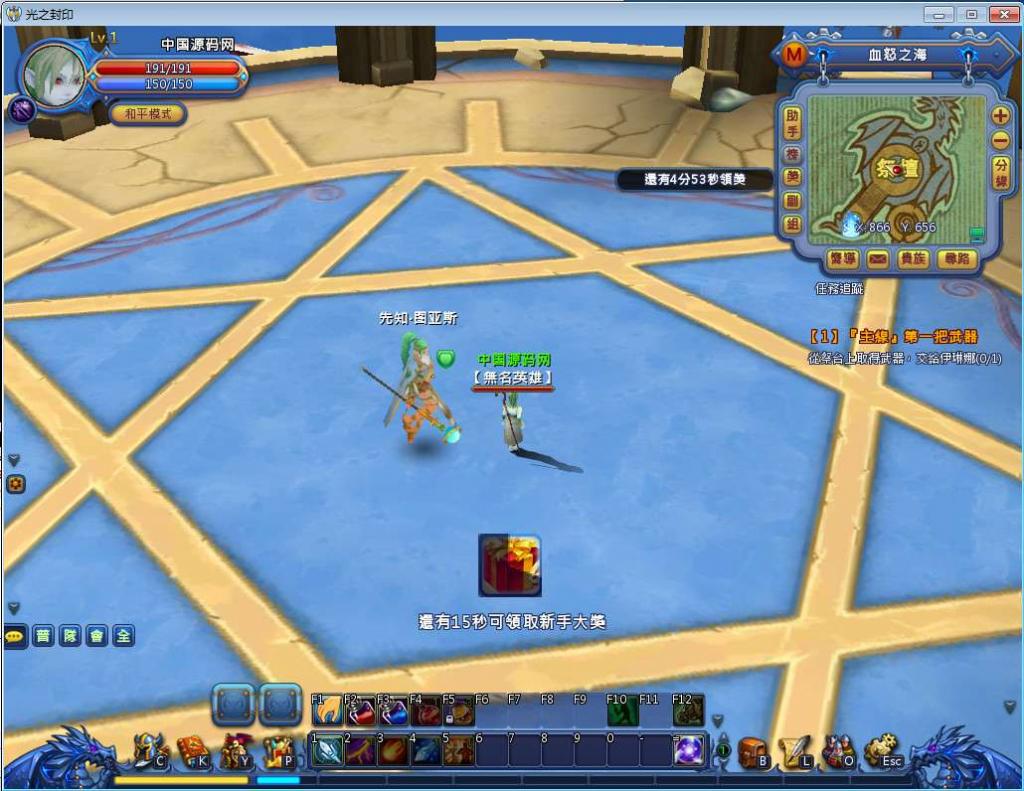Viewport: 1024px width, 791px height.
Task: Use the red potion in the F2 slot
Action: (360, 712)
